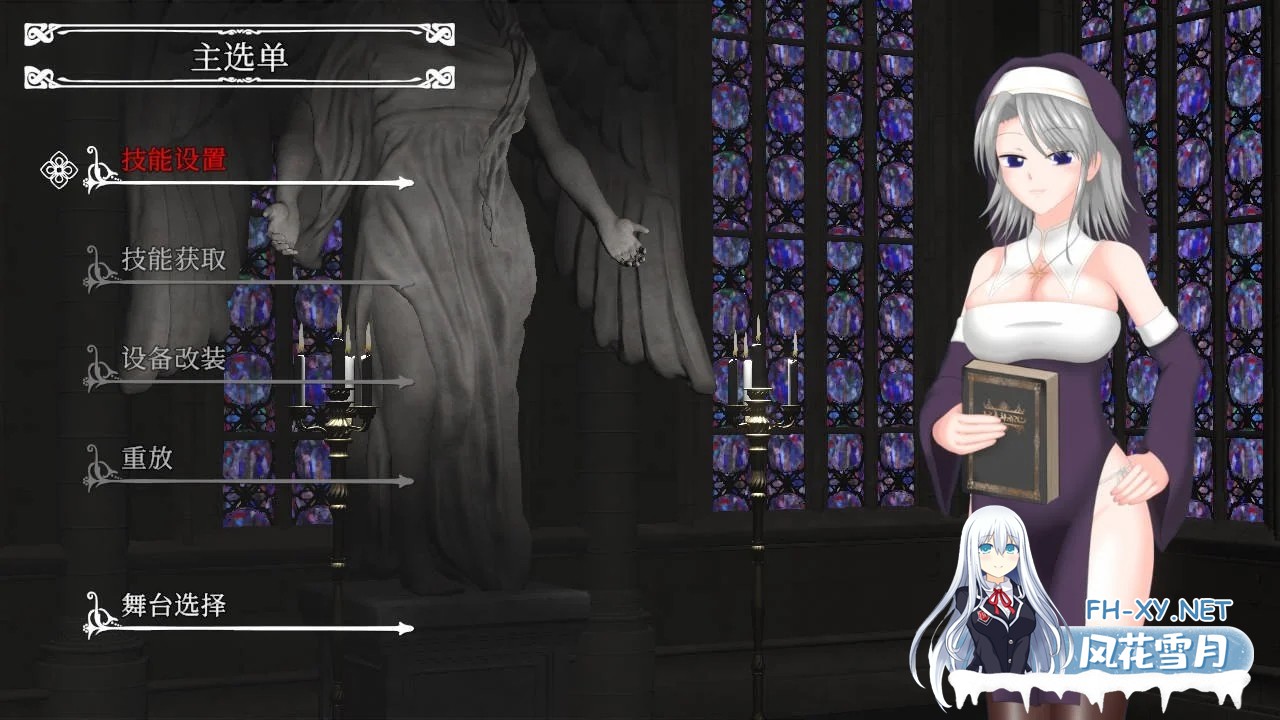Click the ornate candlestick icon beside 技能设置
Screen dimensions: 1280x720
click(98, 168)
